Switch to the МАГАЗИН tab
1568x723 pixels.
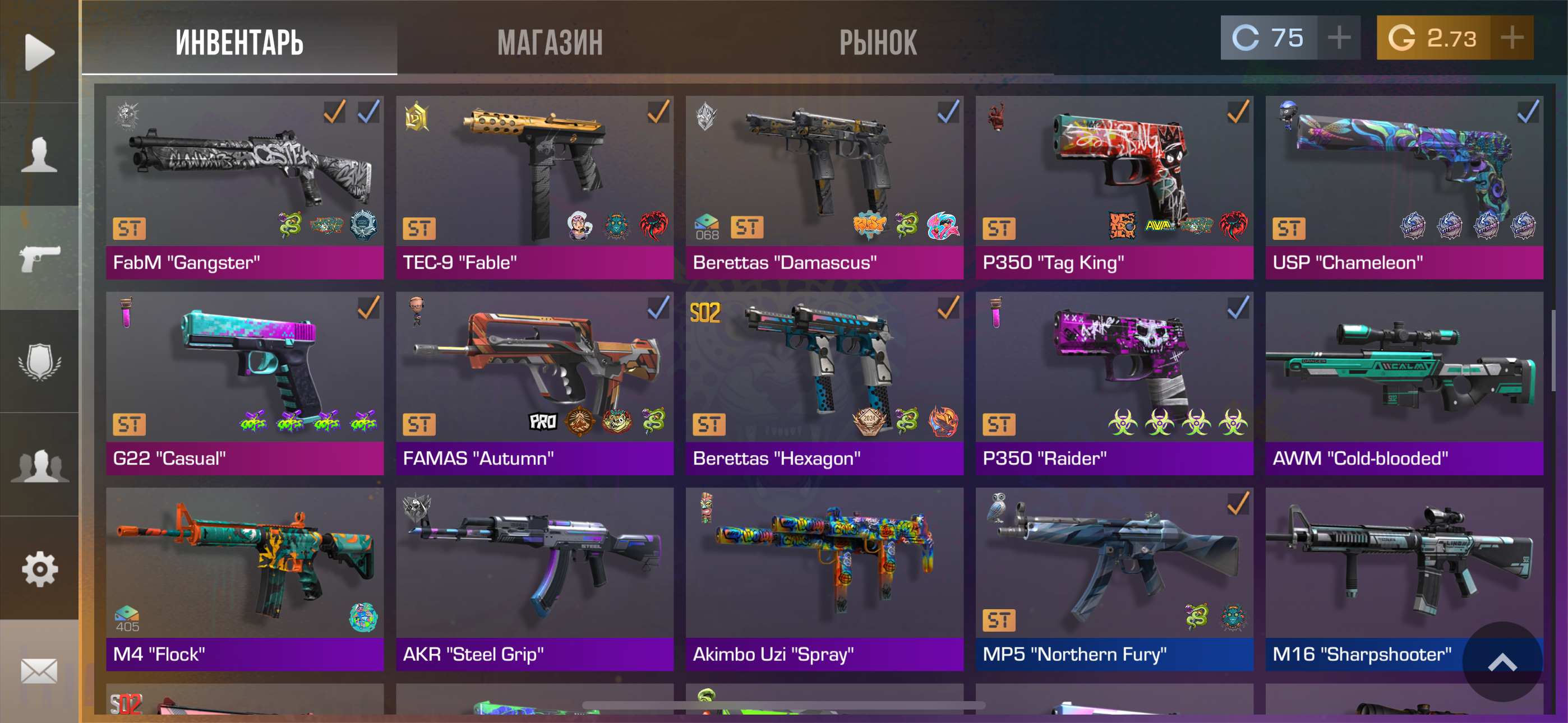(x=550, y=43)
